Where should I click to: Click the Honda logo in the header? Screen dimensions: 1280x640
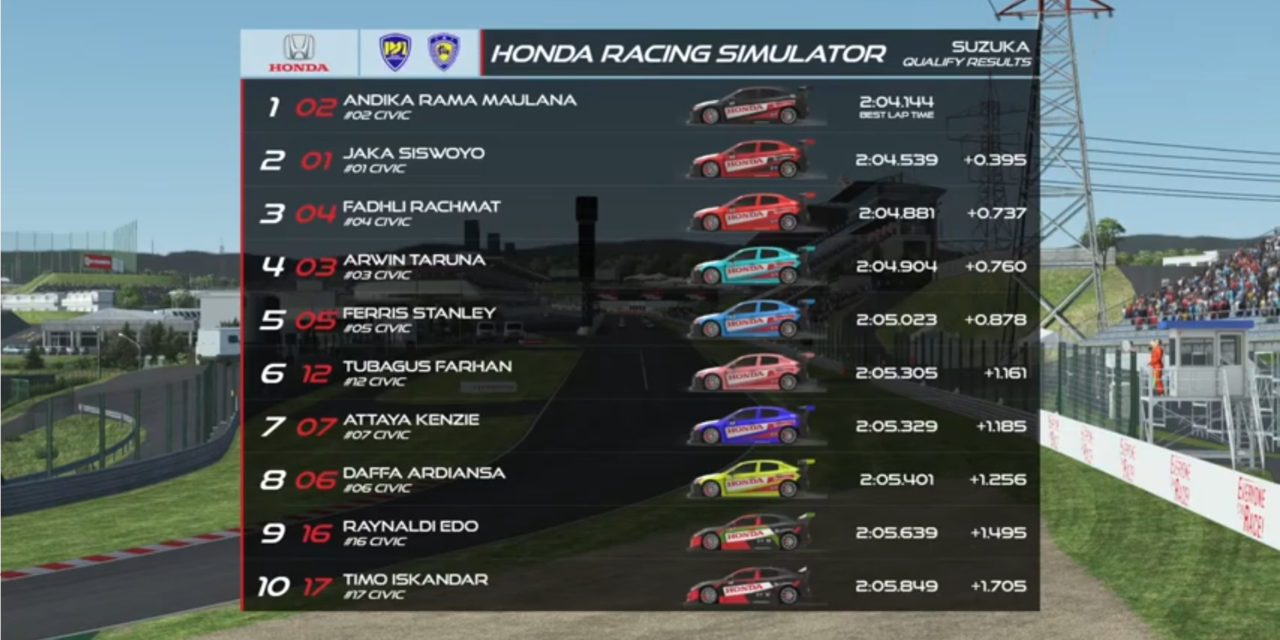coord(298,53)
